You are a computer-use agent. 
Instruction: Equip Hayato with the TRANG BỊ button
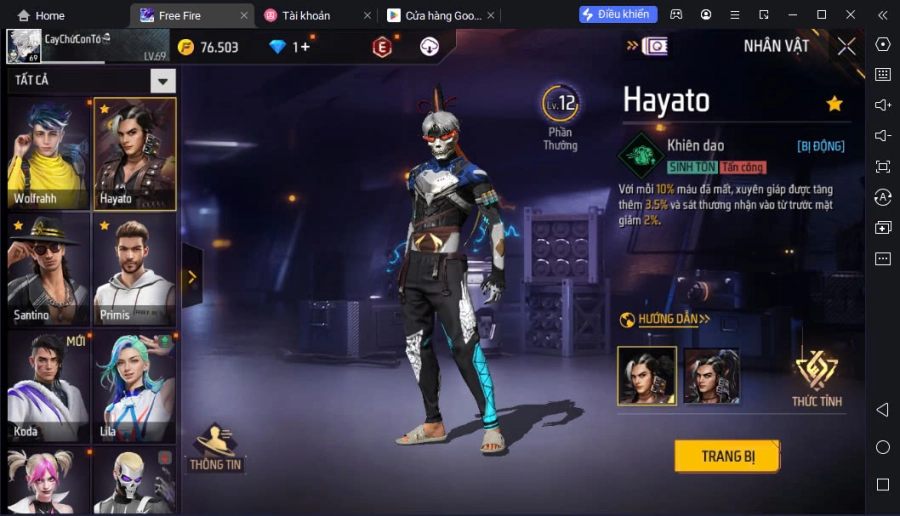(726, 456)
